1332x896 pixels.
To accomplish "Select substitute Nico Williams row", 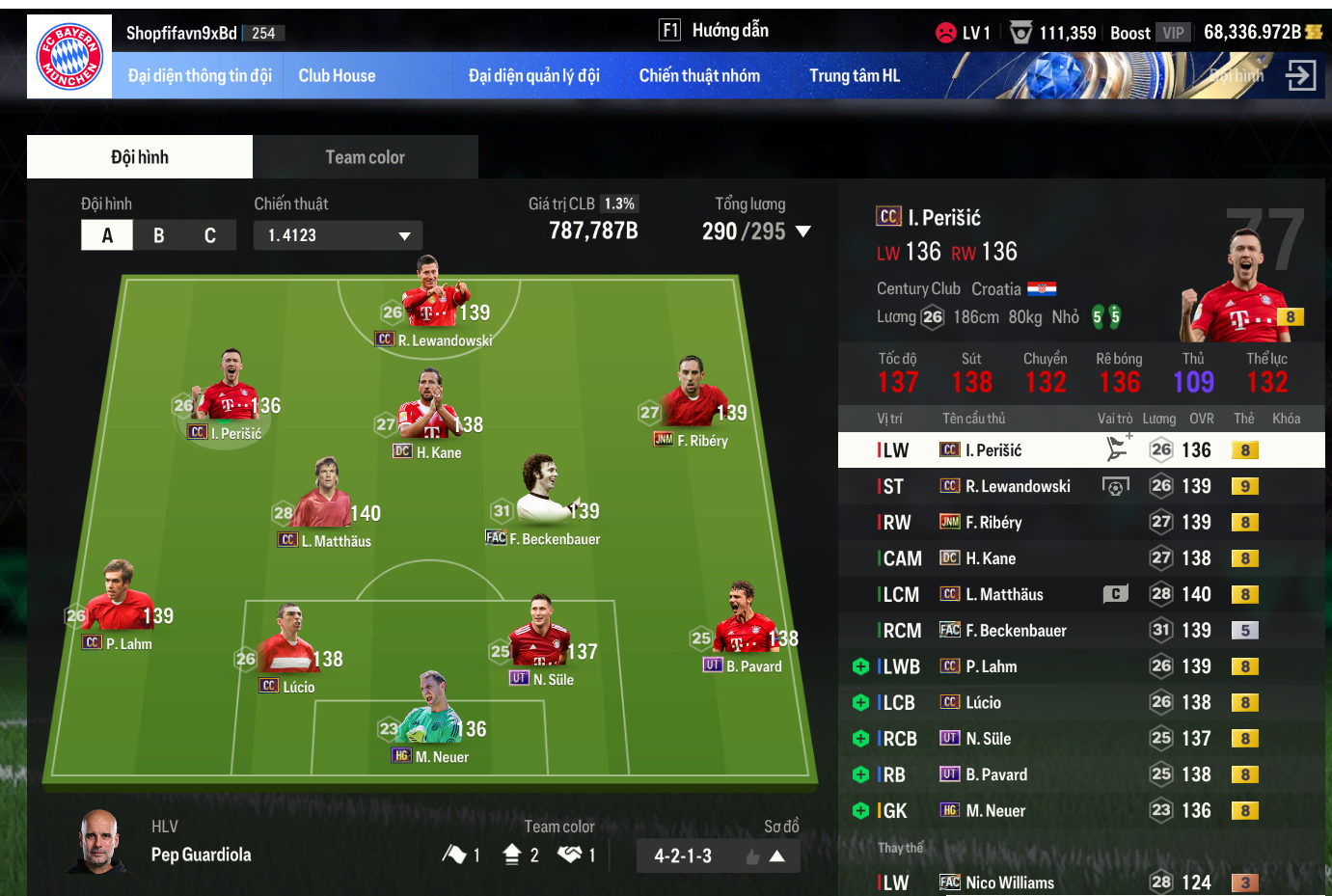I will pyautogui.click(x=1080, y=882).
